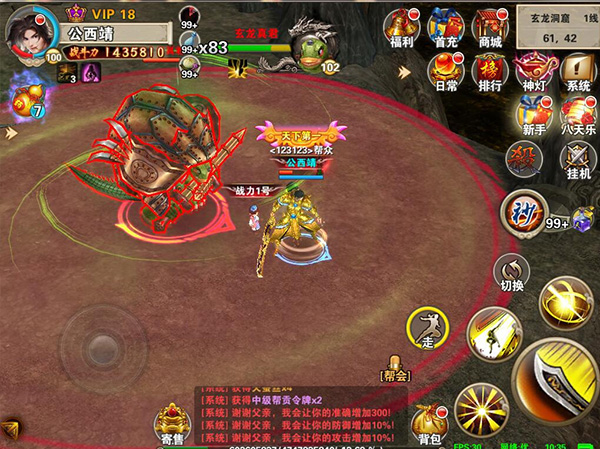Show the 排行 rankings
600x449 pixels.
tap(489, 72)
